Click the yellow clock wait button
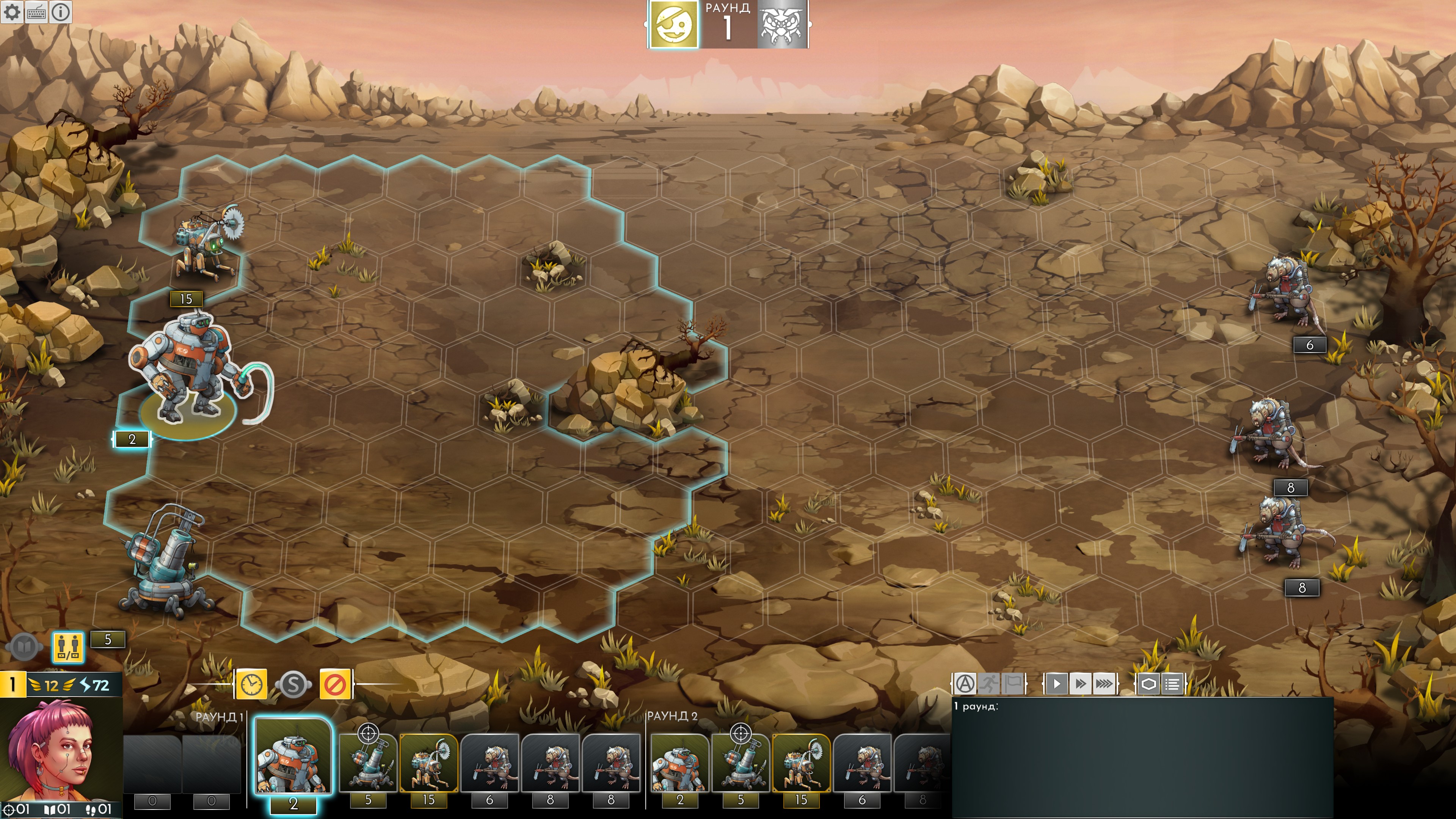Viewport: 1456px width, 819px height. click(251, 685)
